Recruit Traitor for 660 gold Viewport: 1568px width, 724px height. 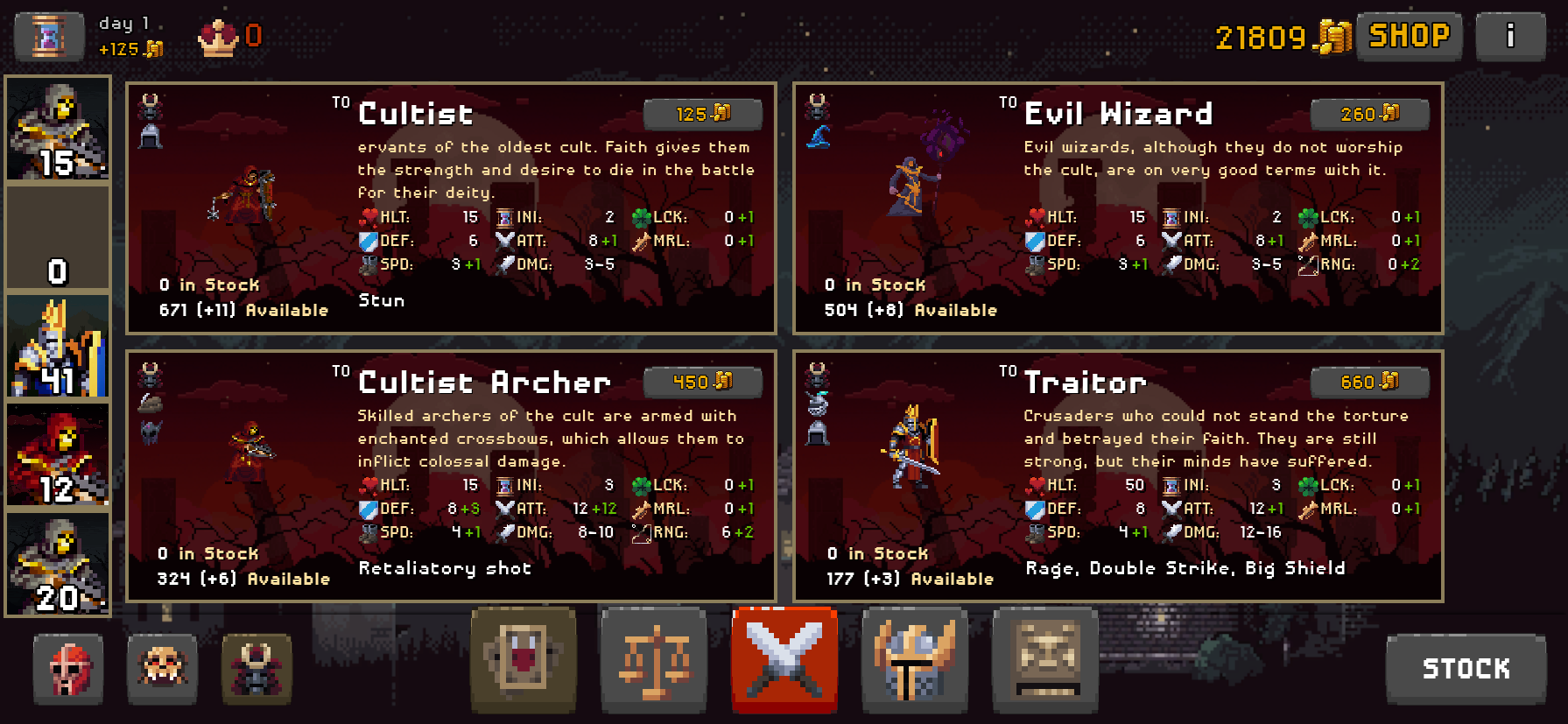(1369, 382)
